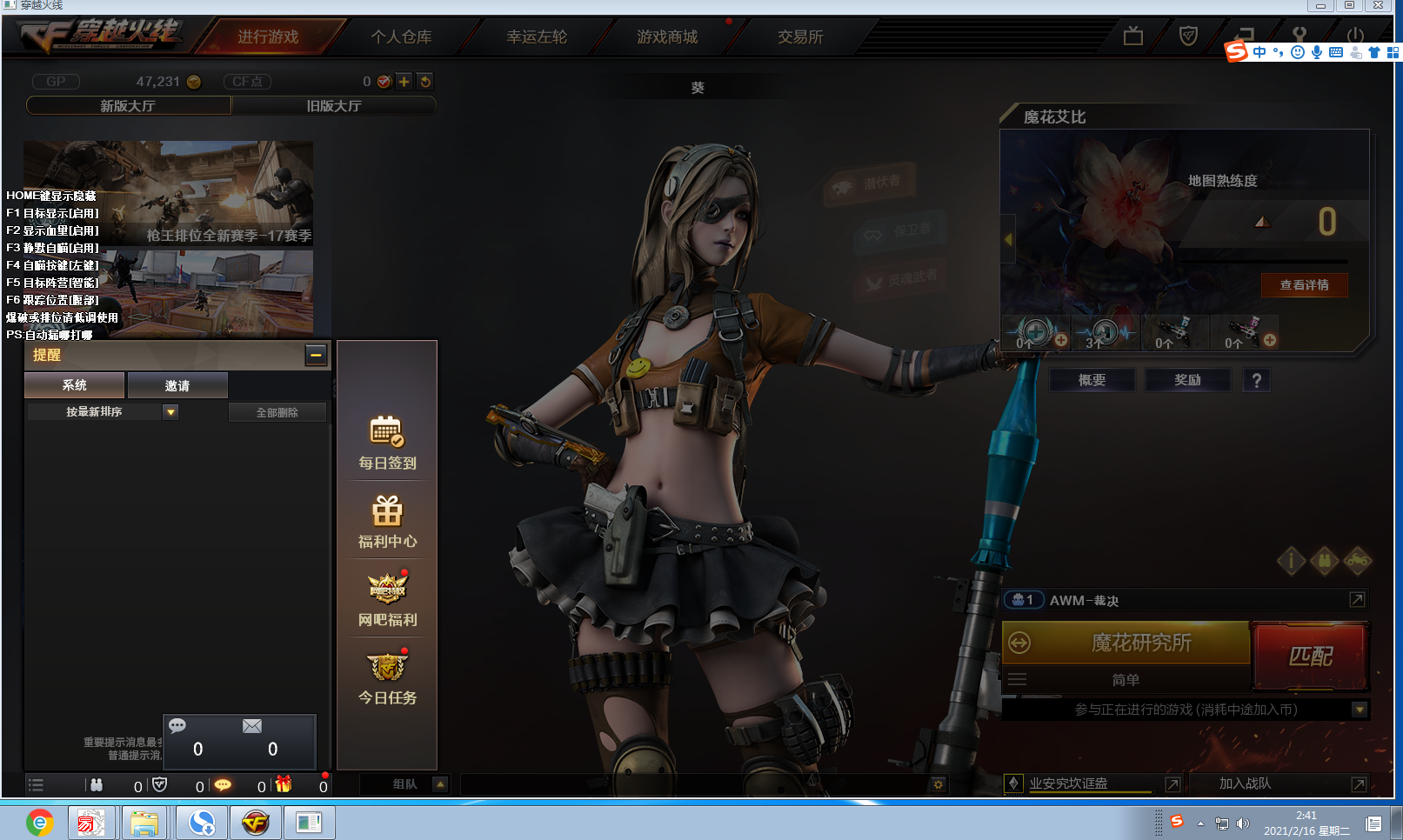The width and height of the screenshot is (1403, 840).
Task: Select the 进行游戏 tab
Action: pyautogui.click(x=268, y=37)
